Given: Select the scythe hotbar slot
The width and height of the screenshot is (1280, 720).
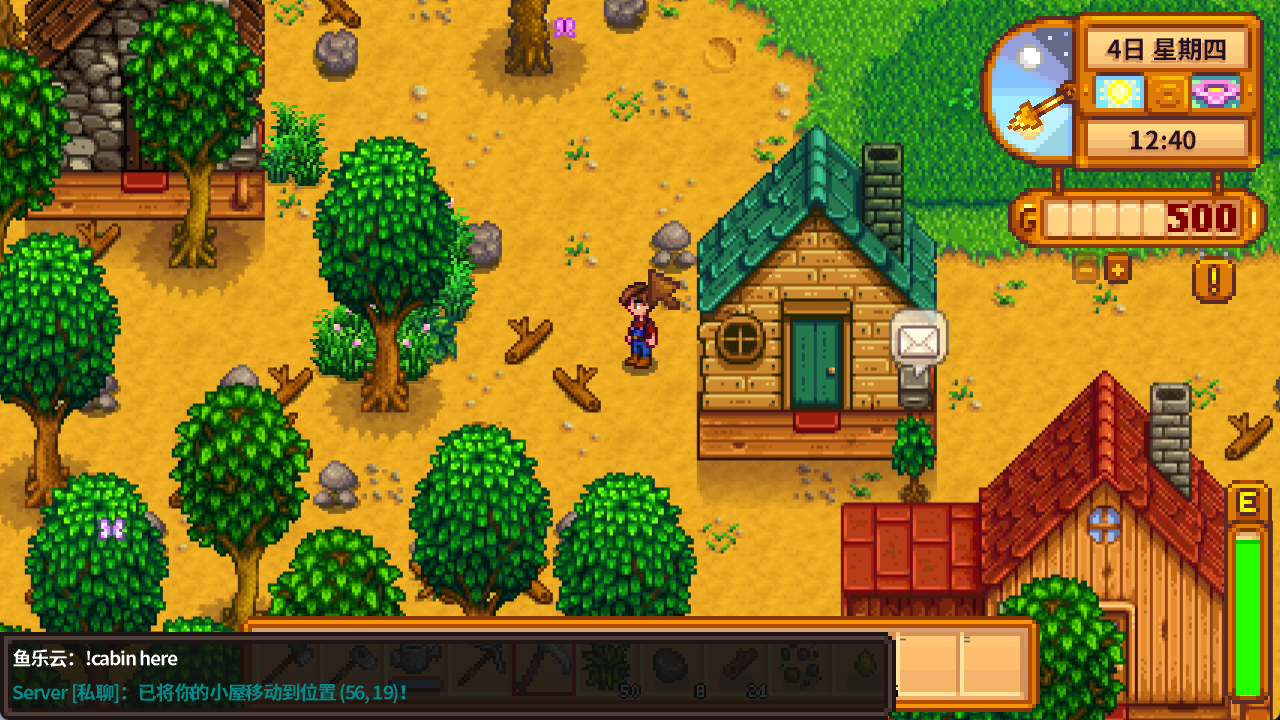Looking at the screenshot, I should coord(543,667).
